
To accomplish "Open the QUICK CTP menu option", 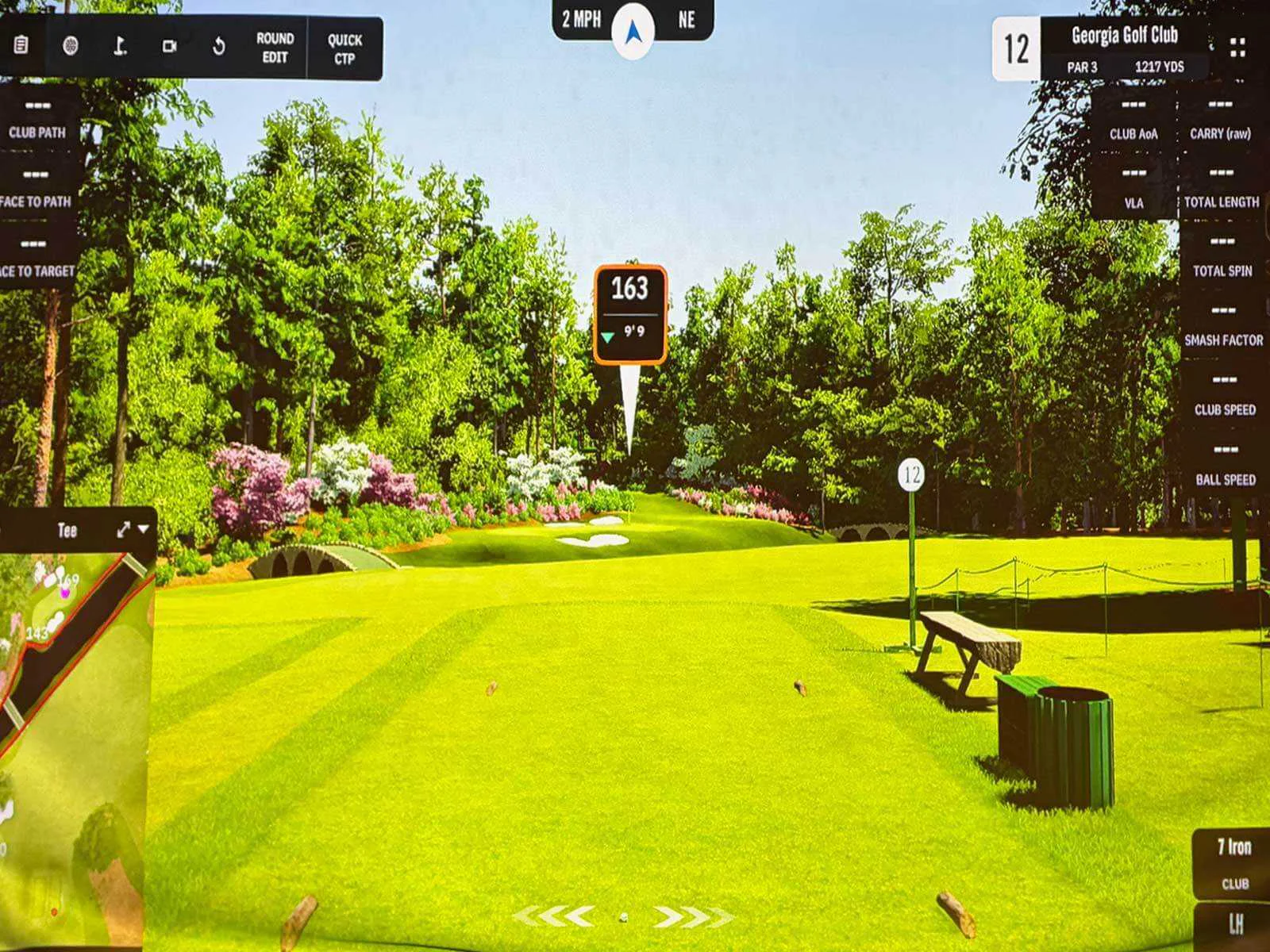I will [x=344, y=48].
